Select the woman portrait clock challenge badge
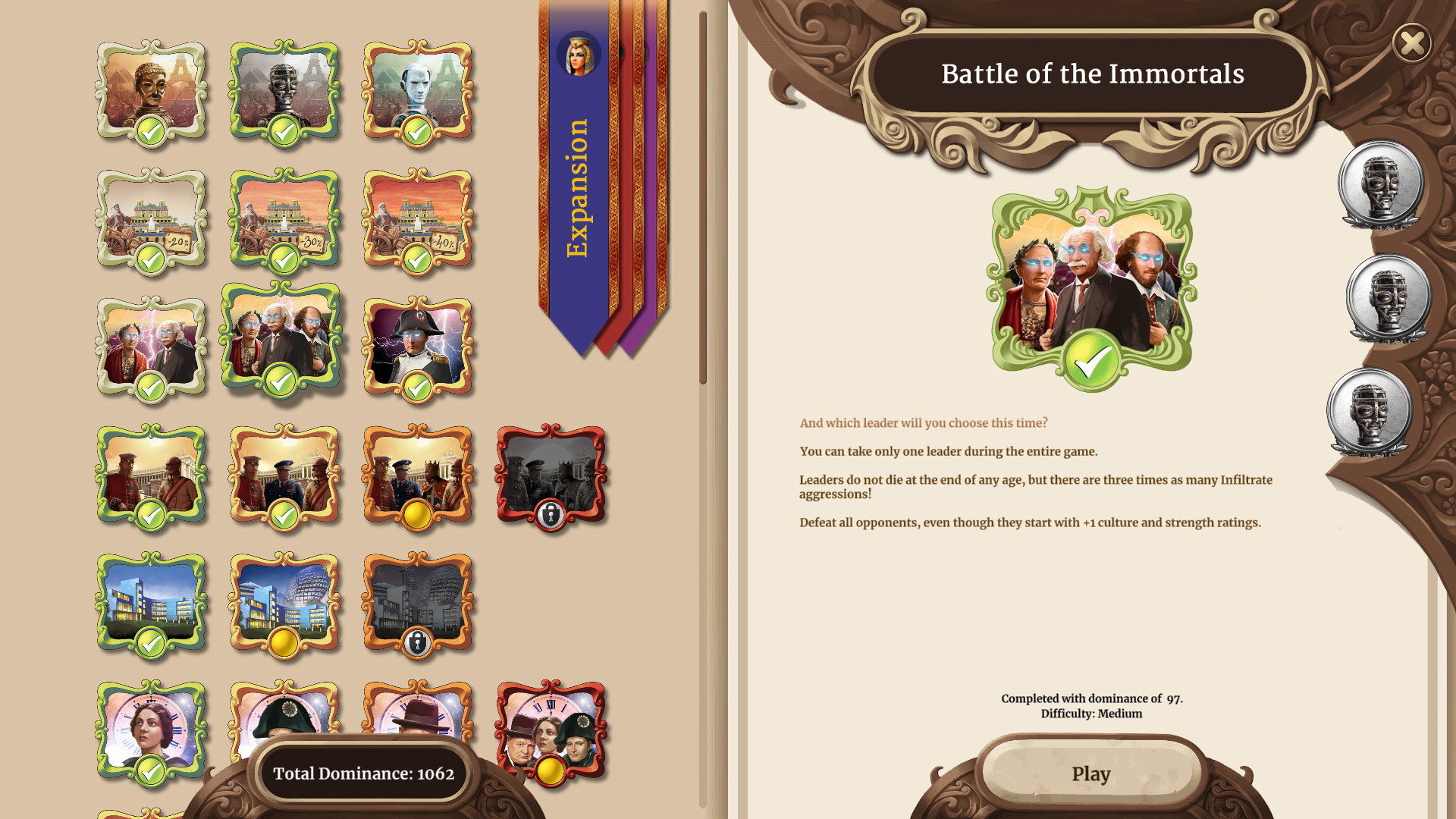Screen dimensions: 1456x819 [x=151, y=728]
